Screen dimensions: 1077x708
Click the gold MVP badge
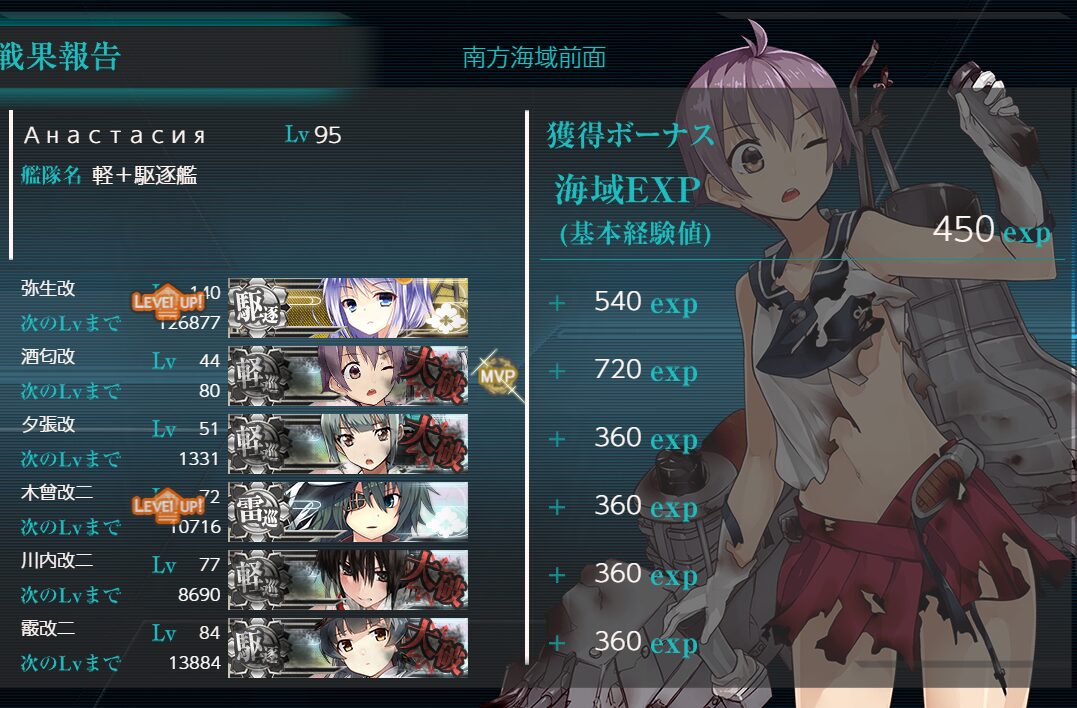[x=497, y=376]
